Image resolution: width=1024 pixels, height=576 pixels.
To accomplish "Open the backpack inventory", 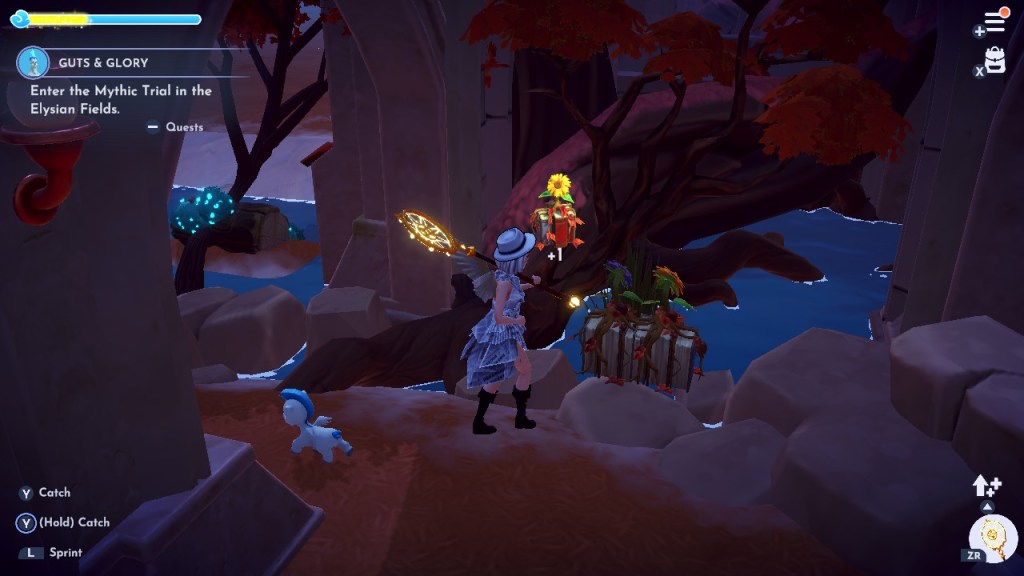I will click(x=995, y=60).
